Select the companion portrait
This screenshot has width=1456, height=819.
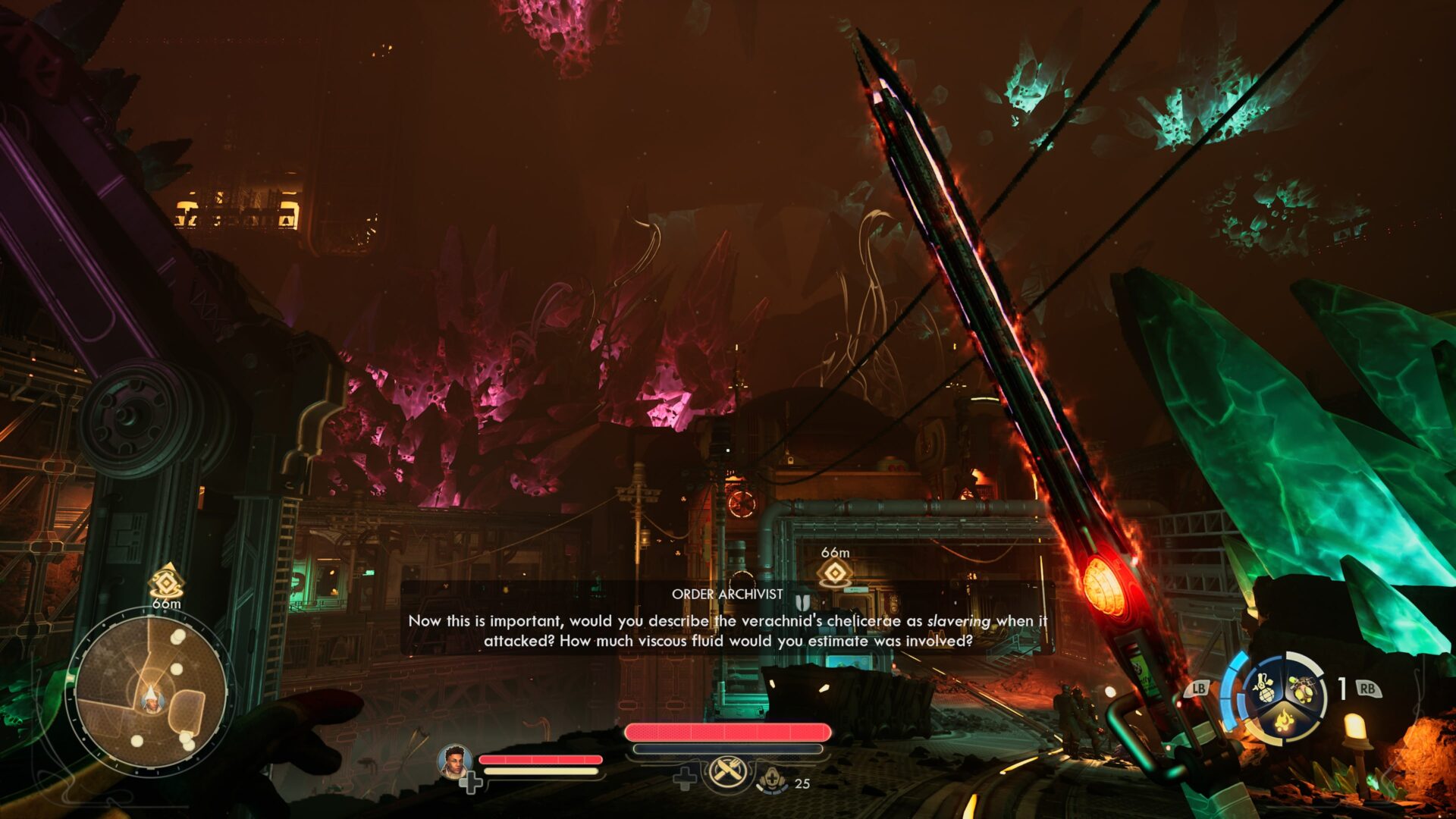click(454, 762)
